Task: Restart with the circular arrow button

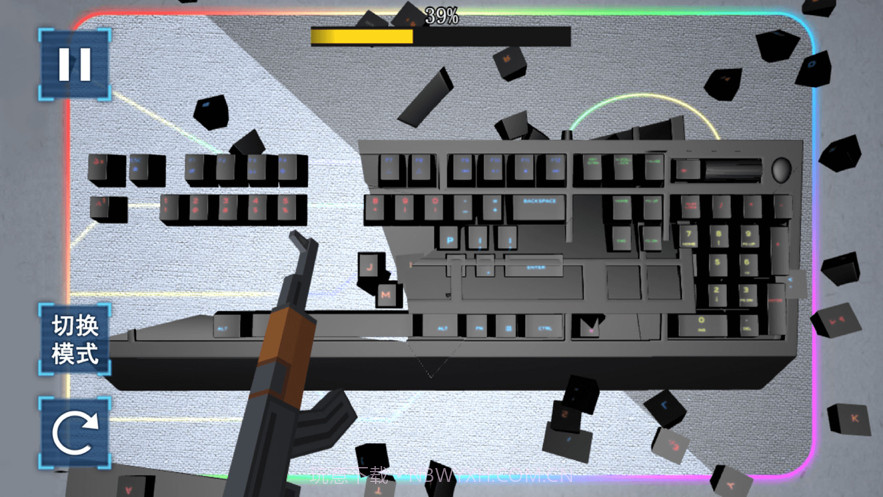Action: pyautogui.click(x=74, y=432)
